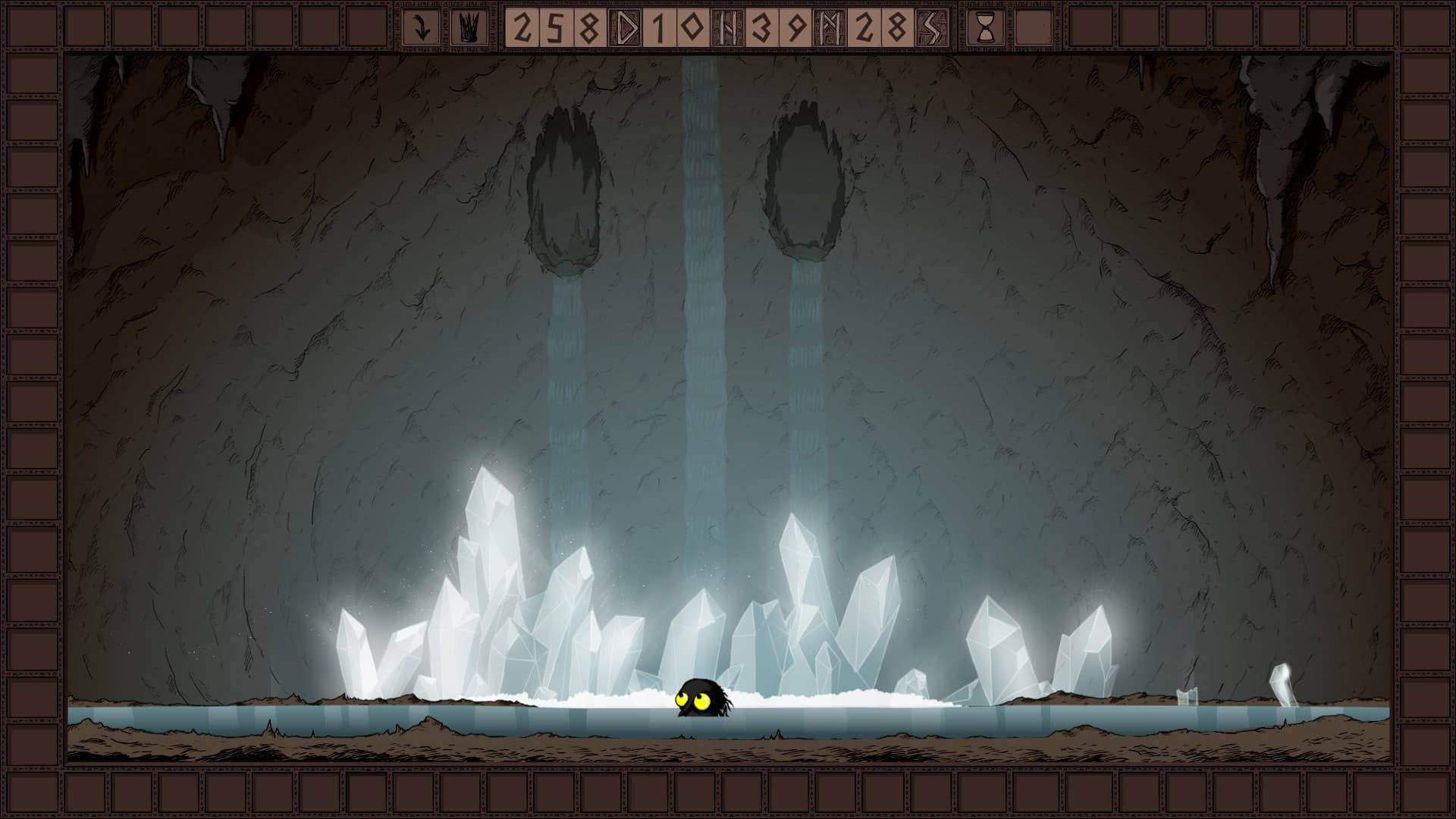Click the '28' seconds value

(881, 27)
